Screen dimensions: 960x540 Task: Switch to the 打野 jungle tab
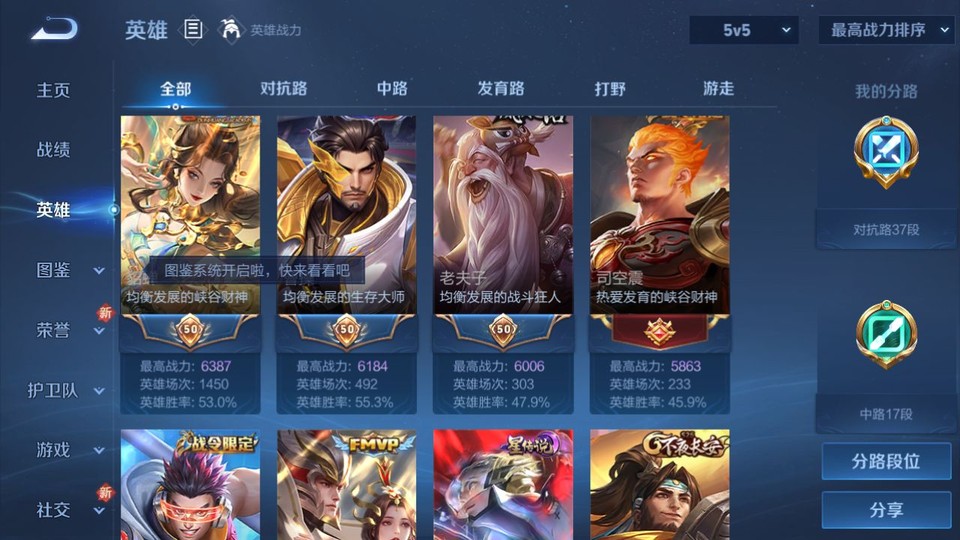pos(610,88)
